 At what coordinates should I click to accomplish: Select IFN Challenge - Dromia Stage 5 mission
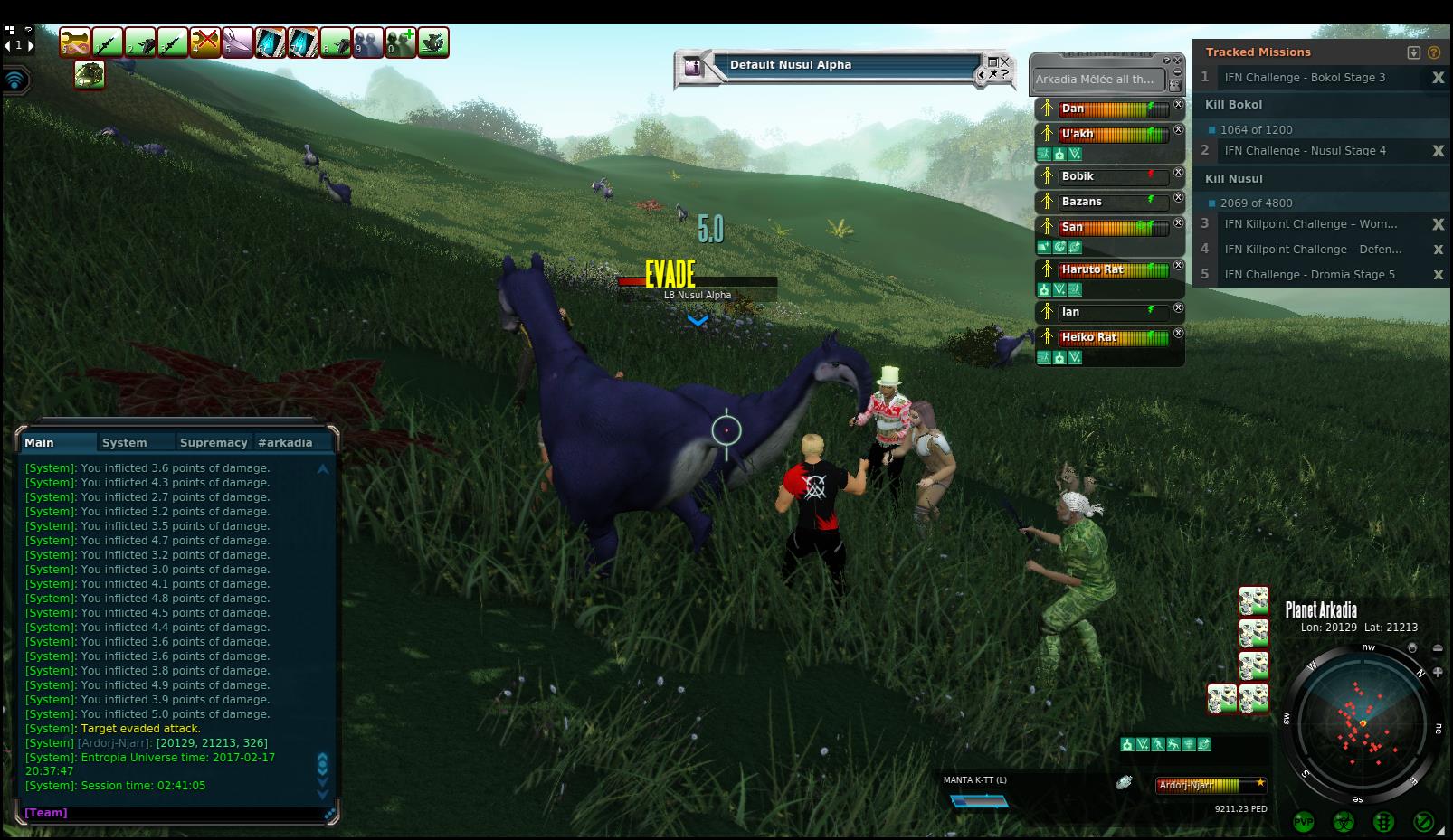click(x=1309, y=275)
